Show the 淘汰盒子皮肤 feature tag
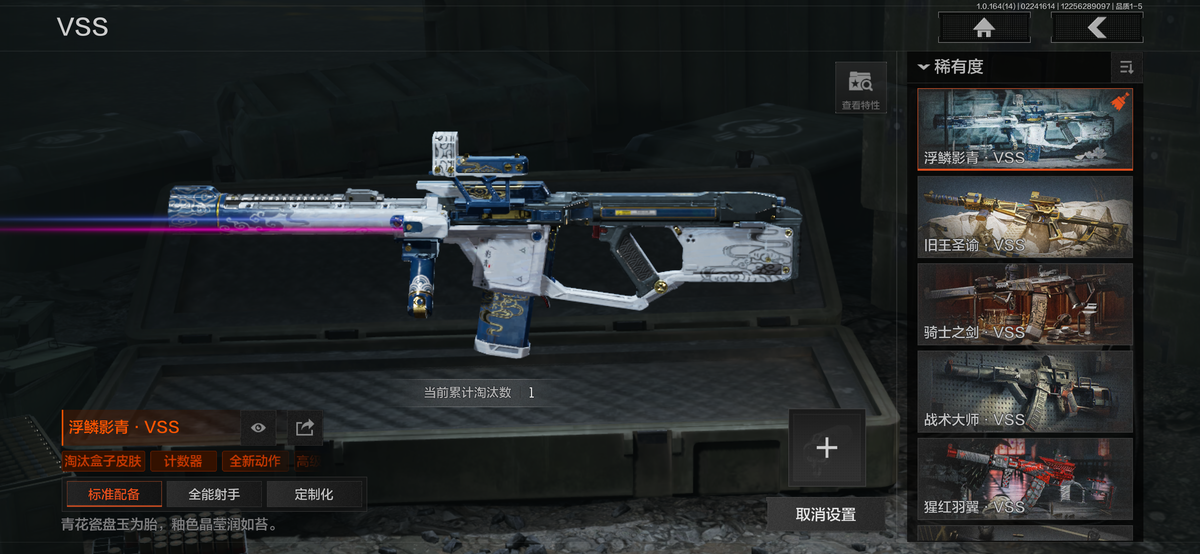This screenshot has height=554, width=1200. (103, 461)
